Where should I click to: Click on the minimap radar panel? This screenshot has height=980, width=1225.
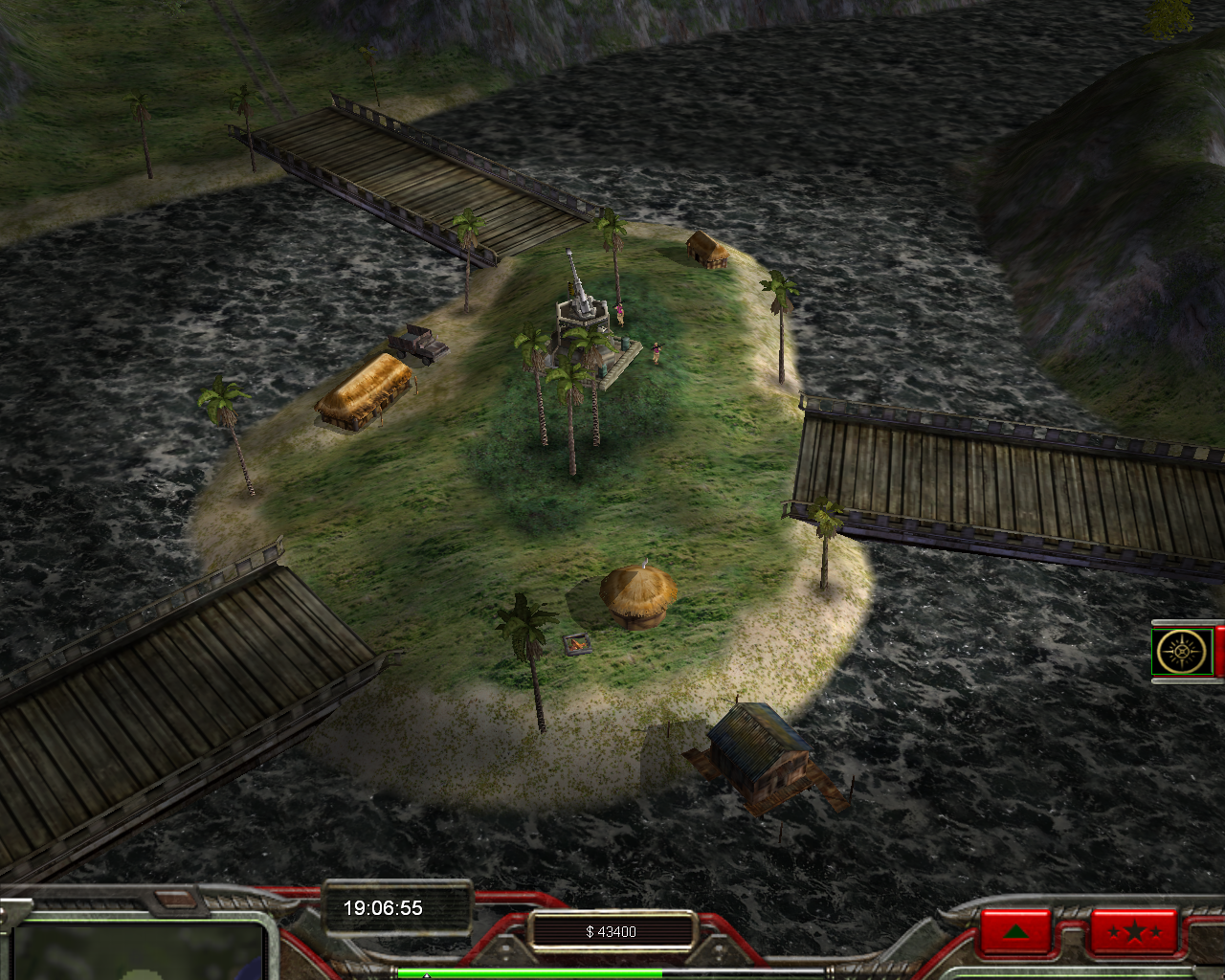(x=139, y=950)
